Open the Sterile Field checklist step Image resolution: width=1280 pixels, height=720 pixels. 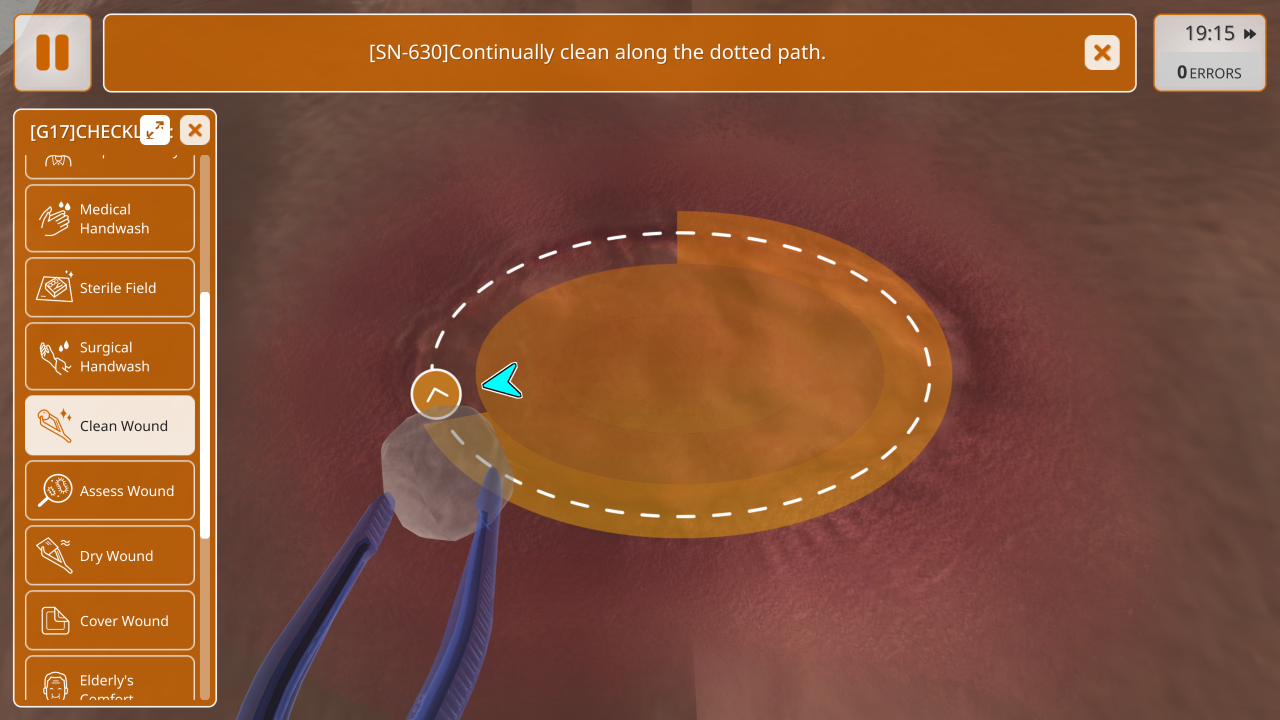pos(110,287)
